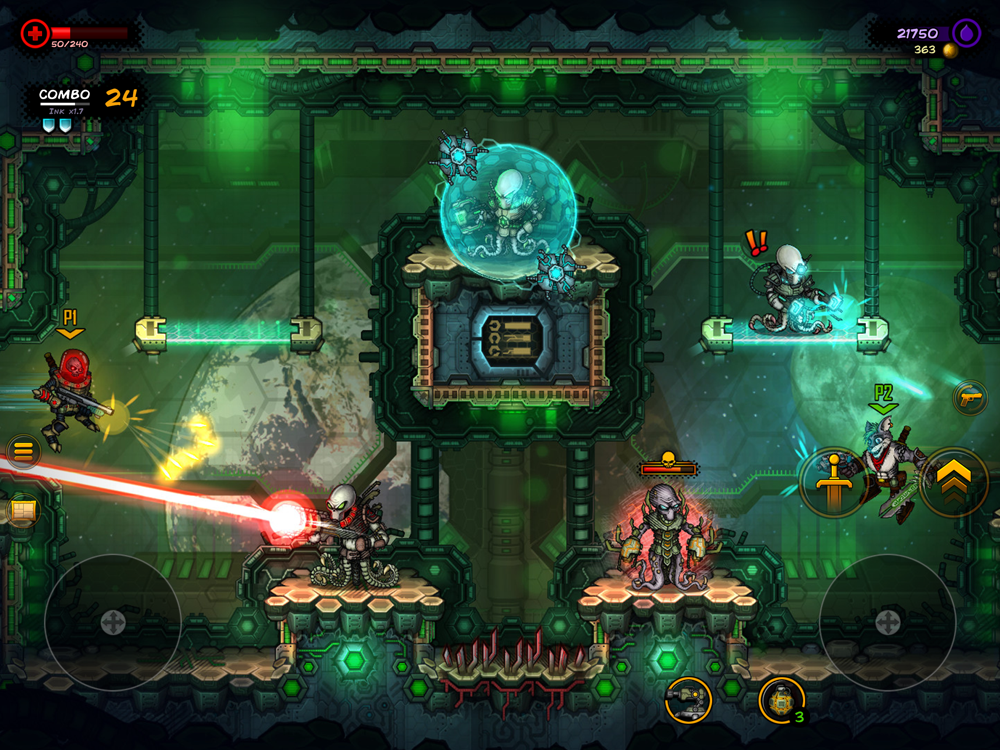Switch weapon with the pistol icon
1000x750 pixels.
[x=969, y=397]
